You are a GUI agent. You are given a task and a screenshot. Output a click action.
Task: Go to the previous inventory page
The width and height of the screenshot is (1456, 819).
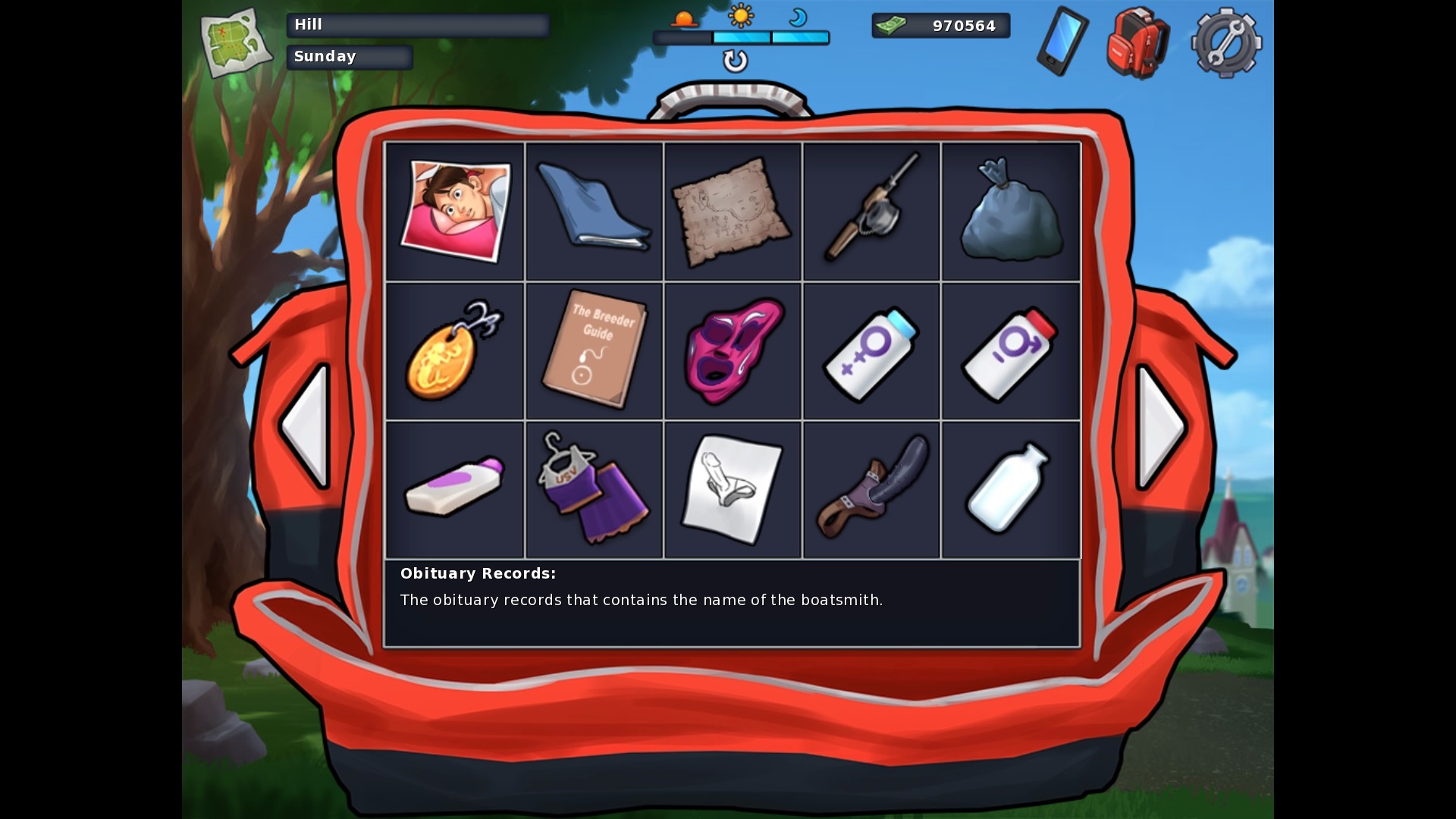[x=307, y=426]
